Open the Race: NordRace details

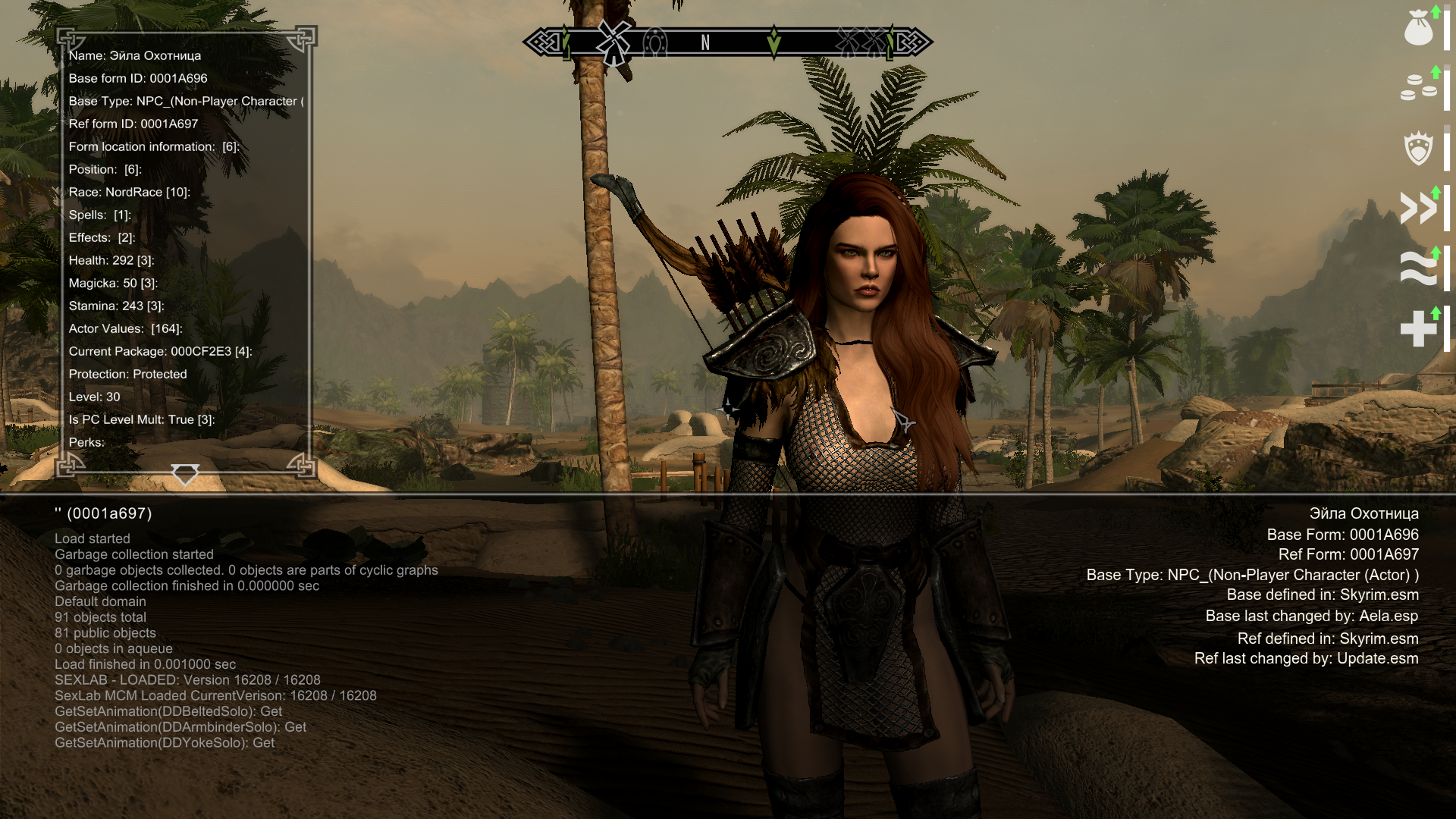coord(129,192)
